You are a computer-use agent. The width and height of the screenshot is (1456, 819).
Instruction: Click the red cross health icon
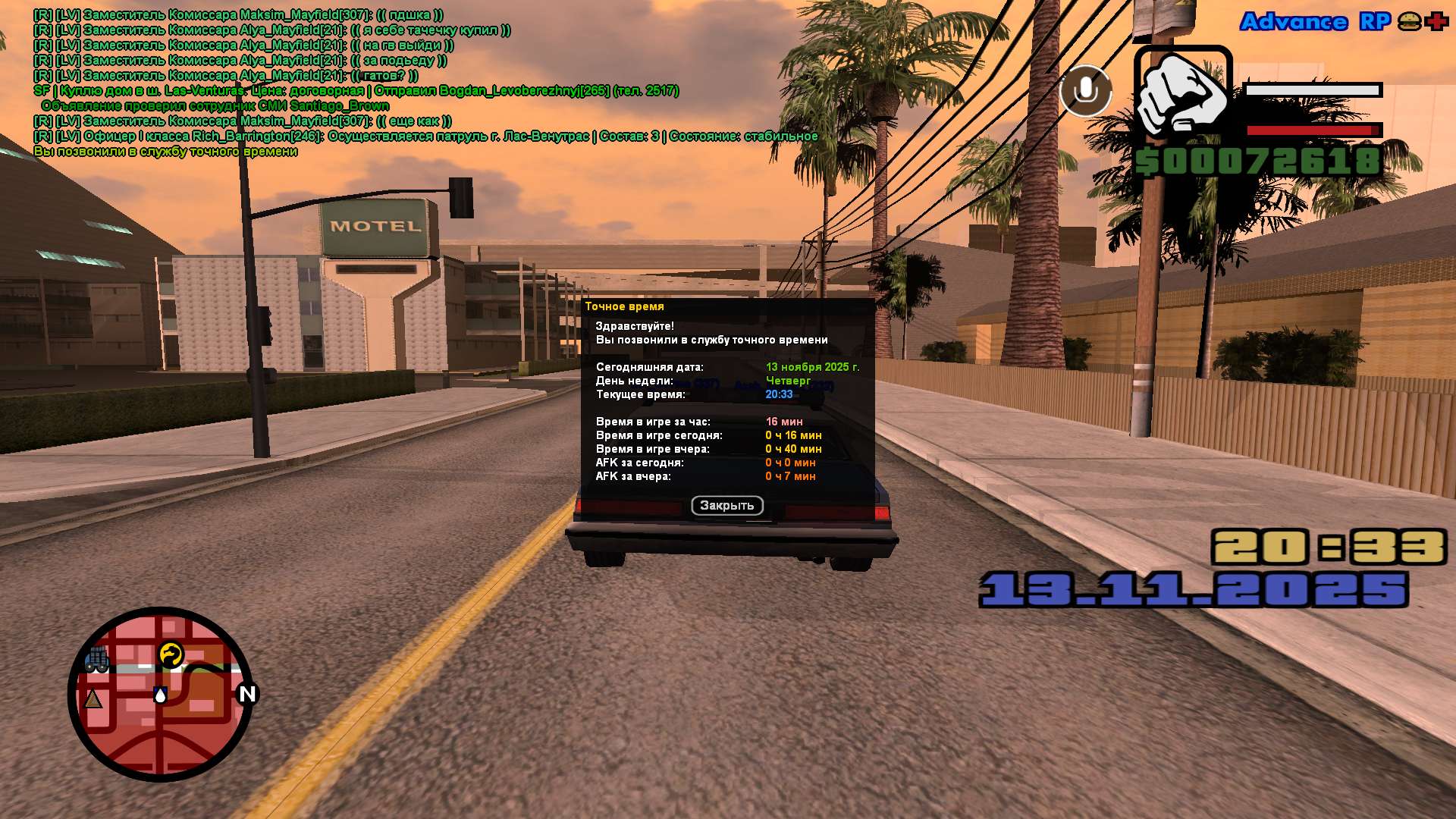pyautogui.click(x=1436, y=22)
